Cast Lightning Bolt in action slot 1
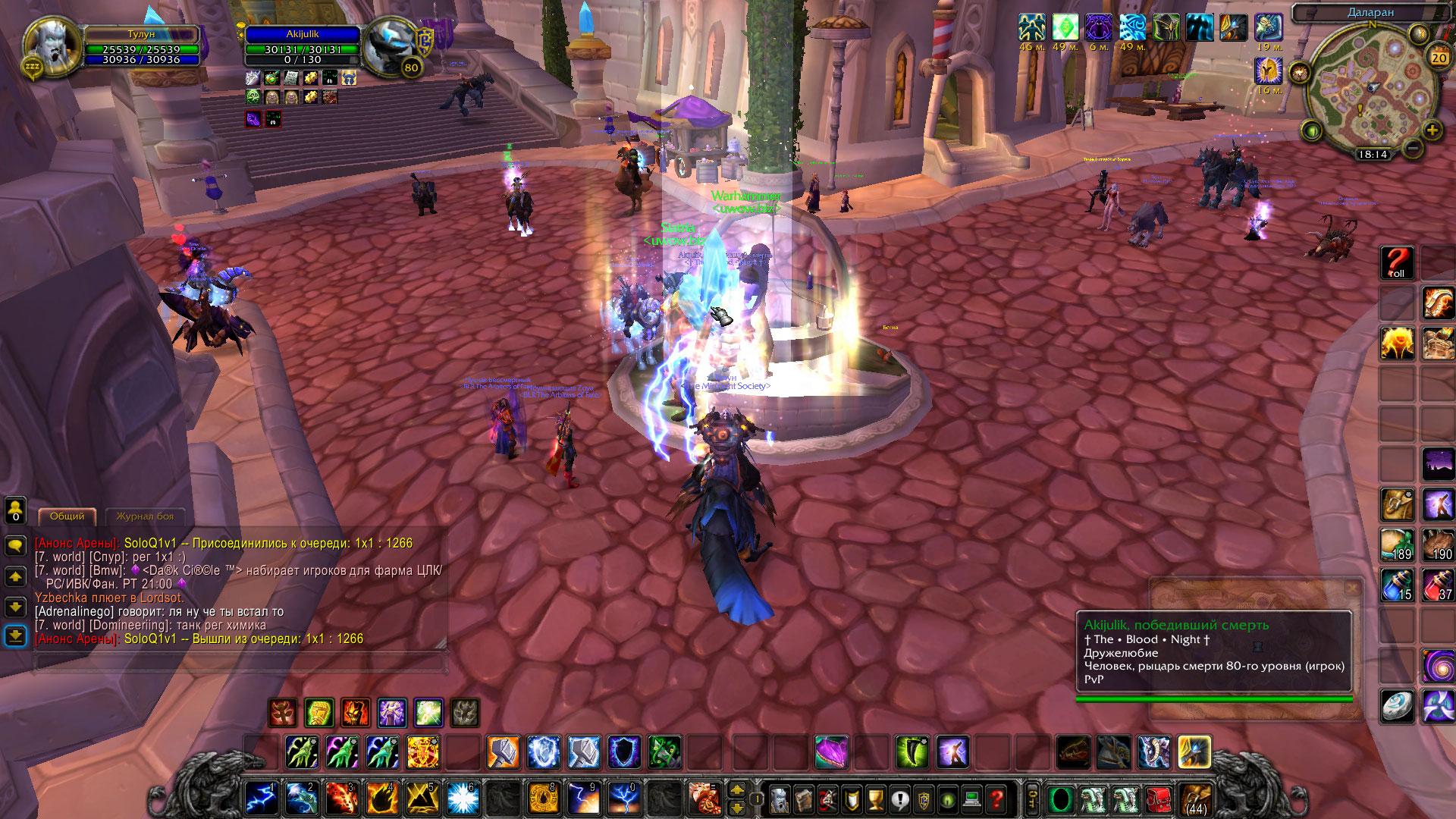This screenshot has height=819, width=1456. click(x=260, y=799)
